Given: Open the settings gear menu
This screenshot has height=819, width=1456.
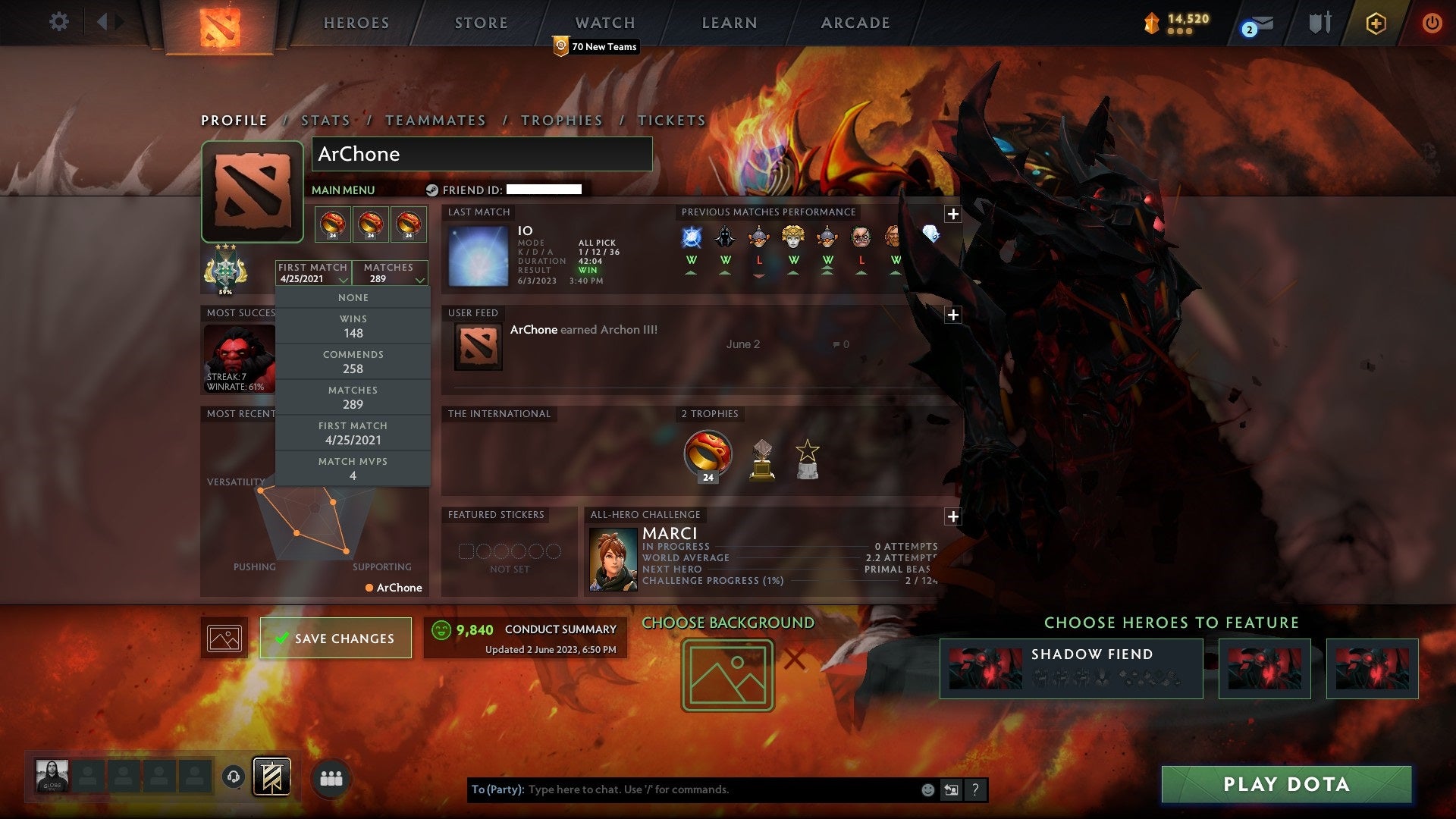Looking at the screenshot, I should point(59,22).
